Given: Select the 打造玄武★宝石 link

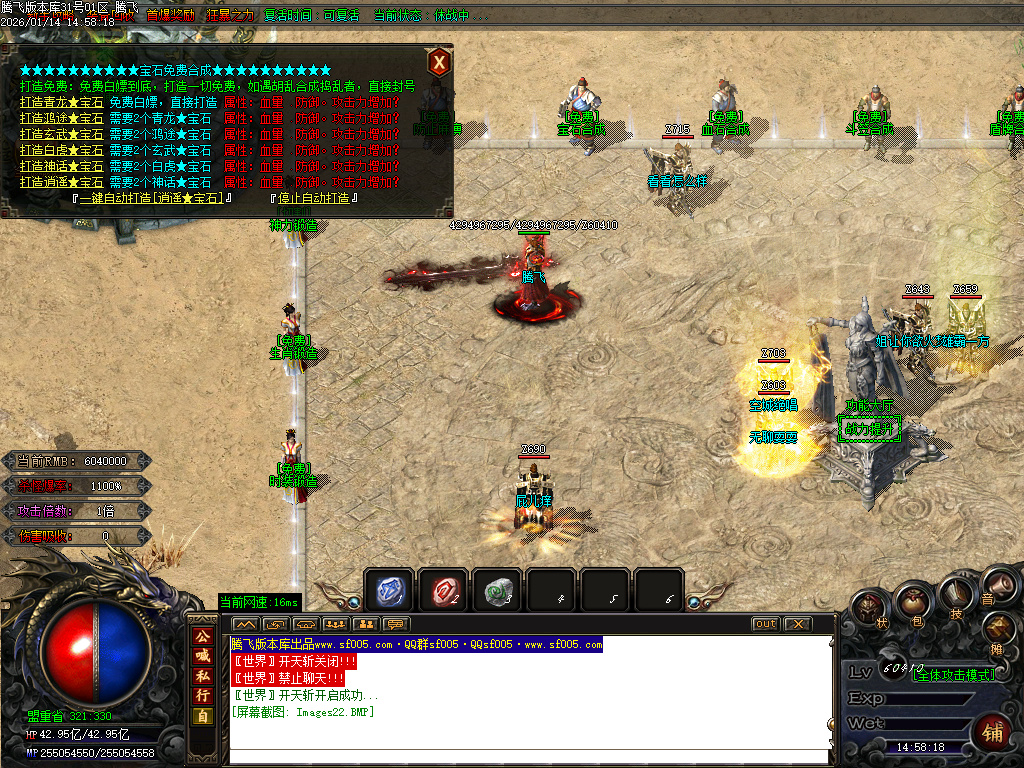Looking at the screenshot, I should click(62, 134).
